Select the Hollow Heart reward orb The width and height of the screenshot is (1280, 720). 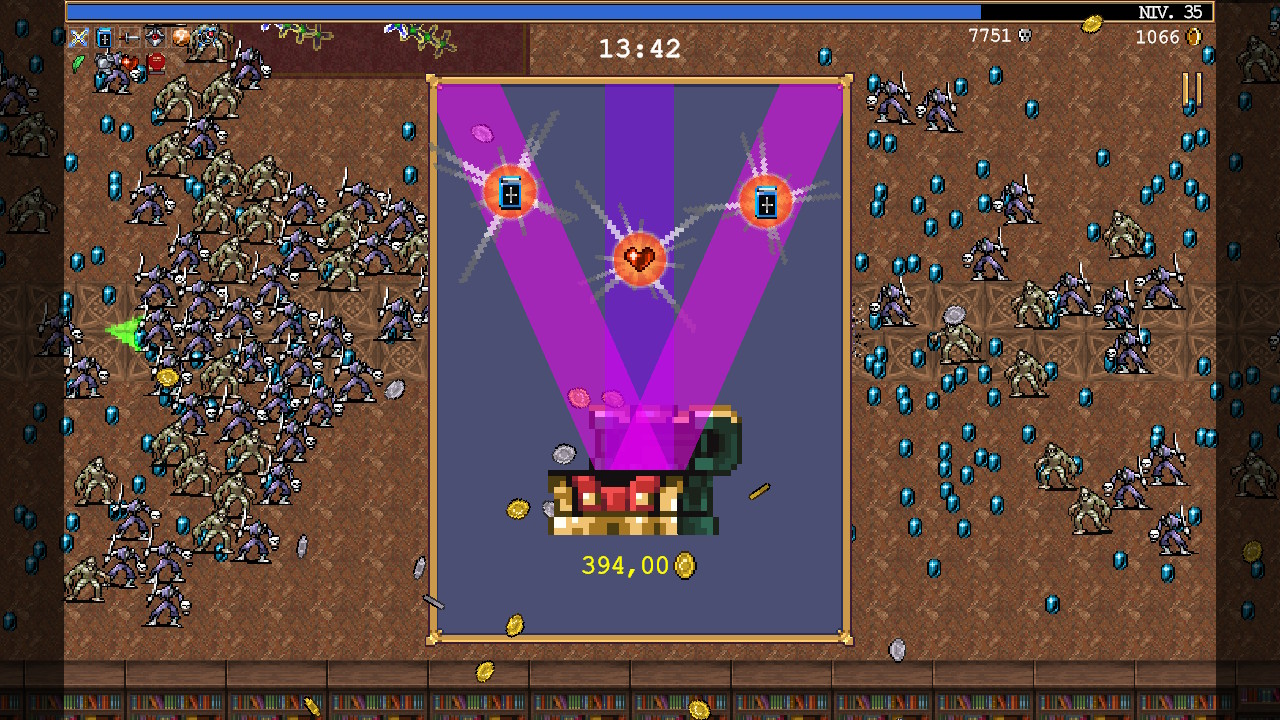coord(639,260)
